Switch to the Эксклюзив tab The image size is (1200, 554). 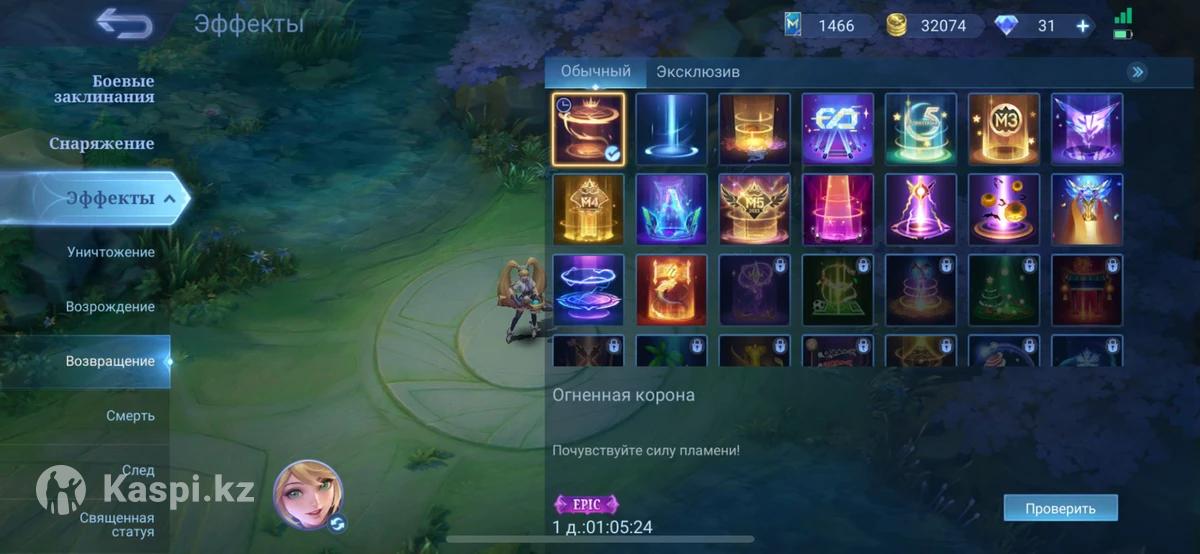[x=698, y=72]
